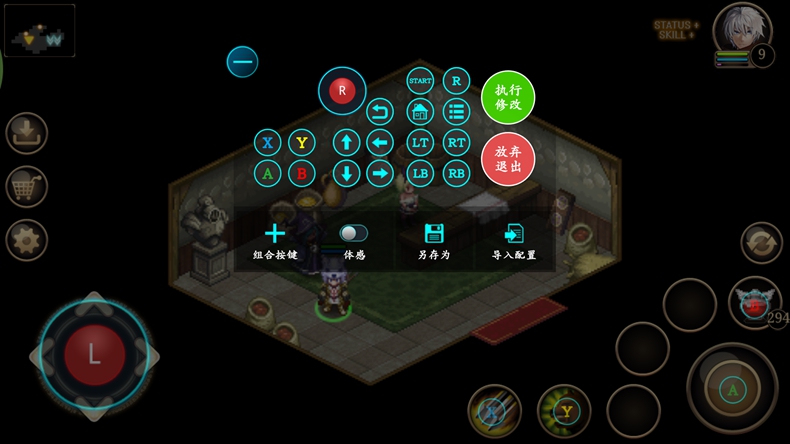
Task: Open the shopping cart store button
Action: (26, 186)
